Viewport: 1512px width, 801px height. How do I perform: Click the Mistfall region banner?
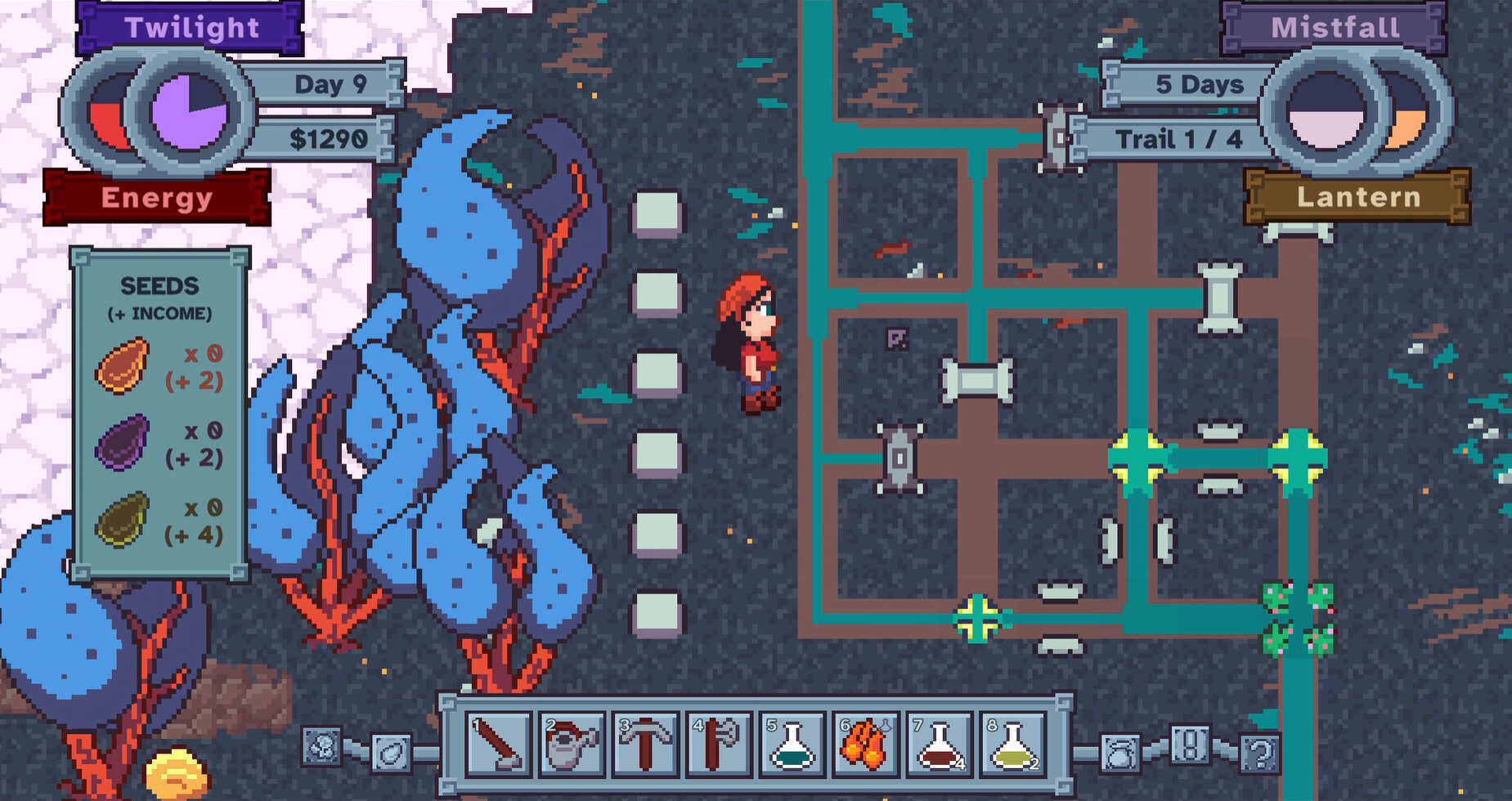(1336, 27)
